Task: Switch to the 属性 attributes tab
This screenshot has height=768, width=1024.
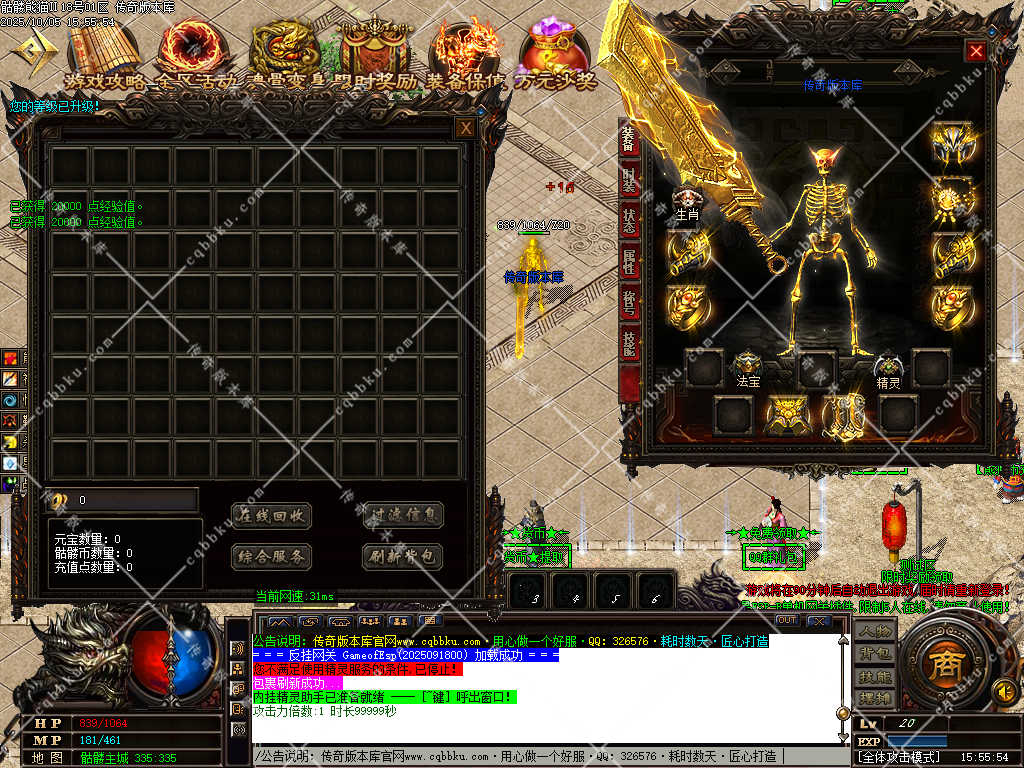Action: pyautogui.click(x=629, y=262)
